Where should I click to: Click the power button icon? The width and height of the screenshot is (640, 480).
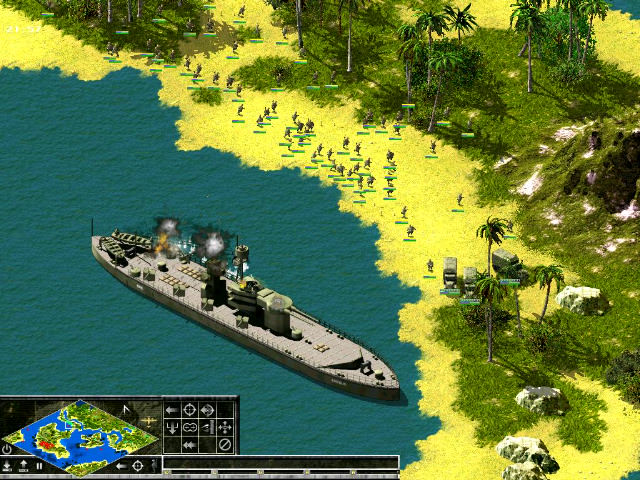[7, 448]
